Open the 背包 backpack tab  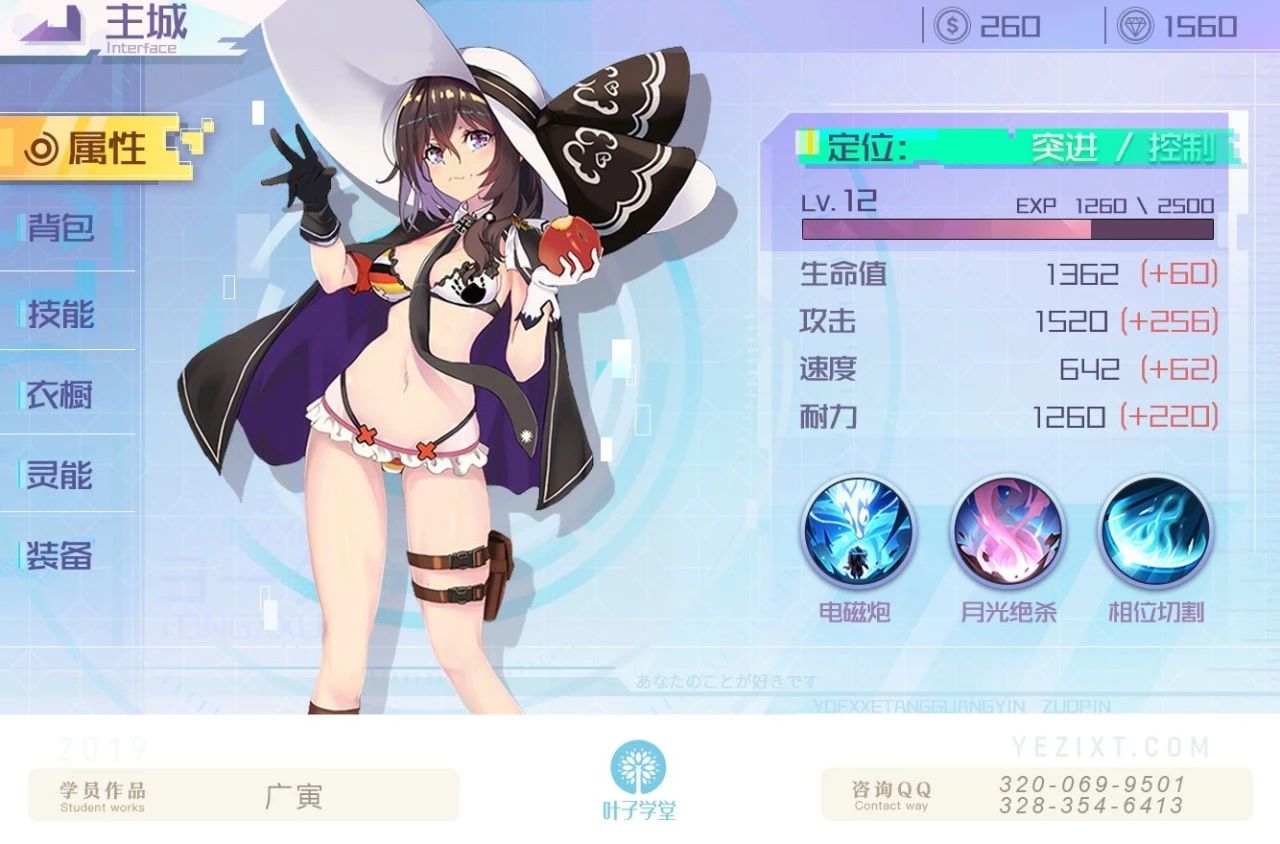point(62,229)
